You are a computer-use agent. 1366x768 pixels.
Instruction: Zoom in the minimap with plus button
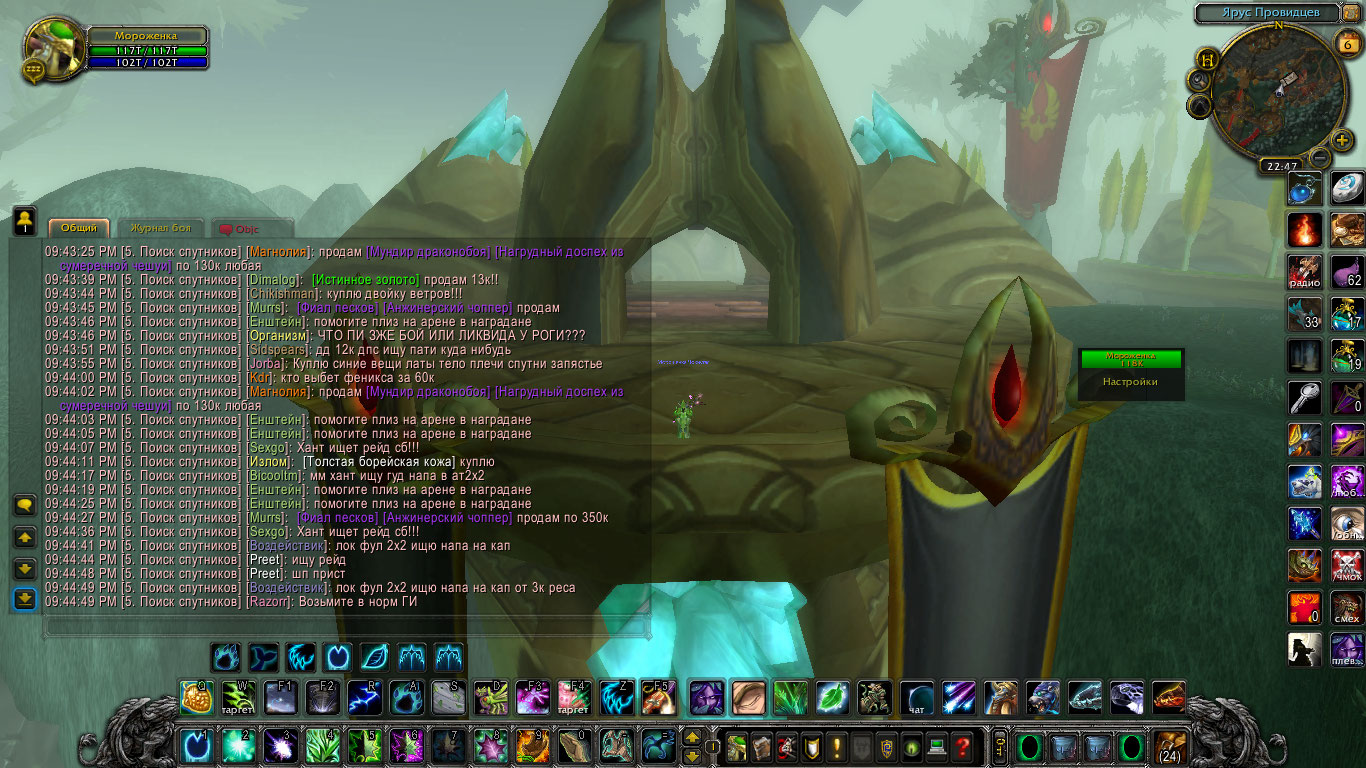click(1342, 140)
